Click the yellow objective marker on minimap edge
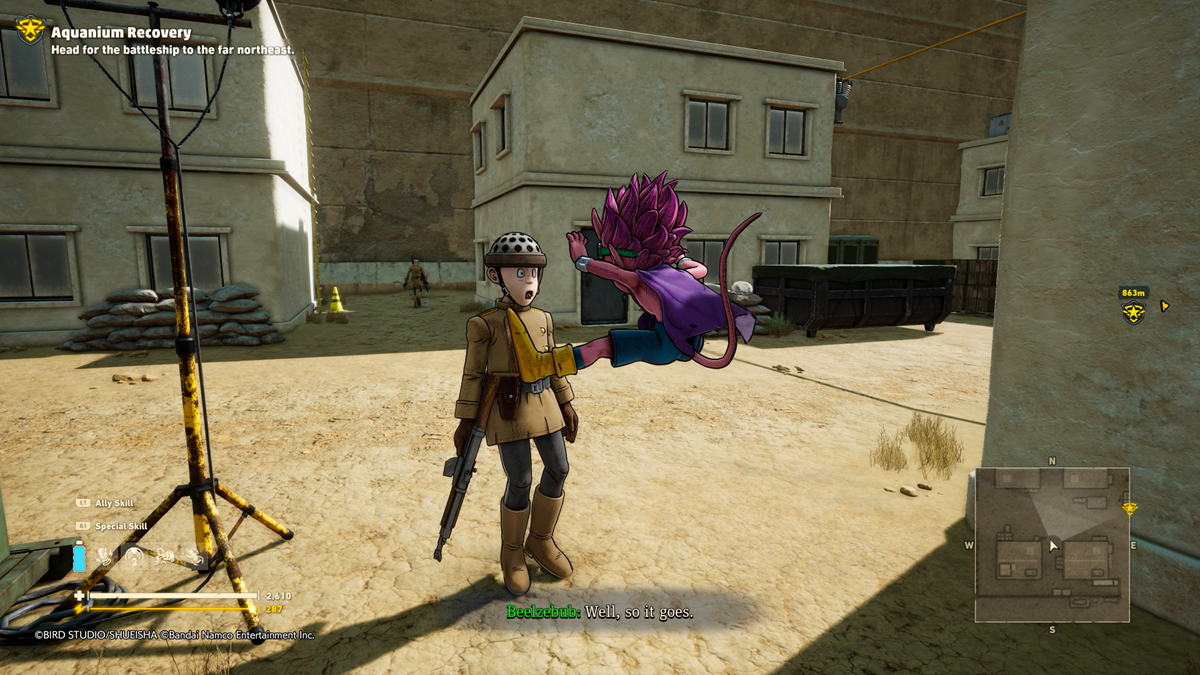Screen dimensions: 1200x675 [x=1129, y=509]
